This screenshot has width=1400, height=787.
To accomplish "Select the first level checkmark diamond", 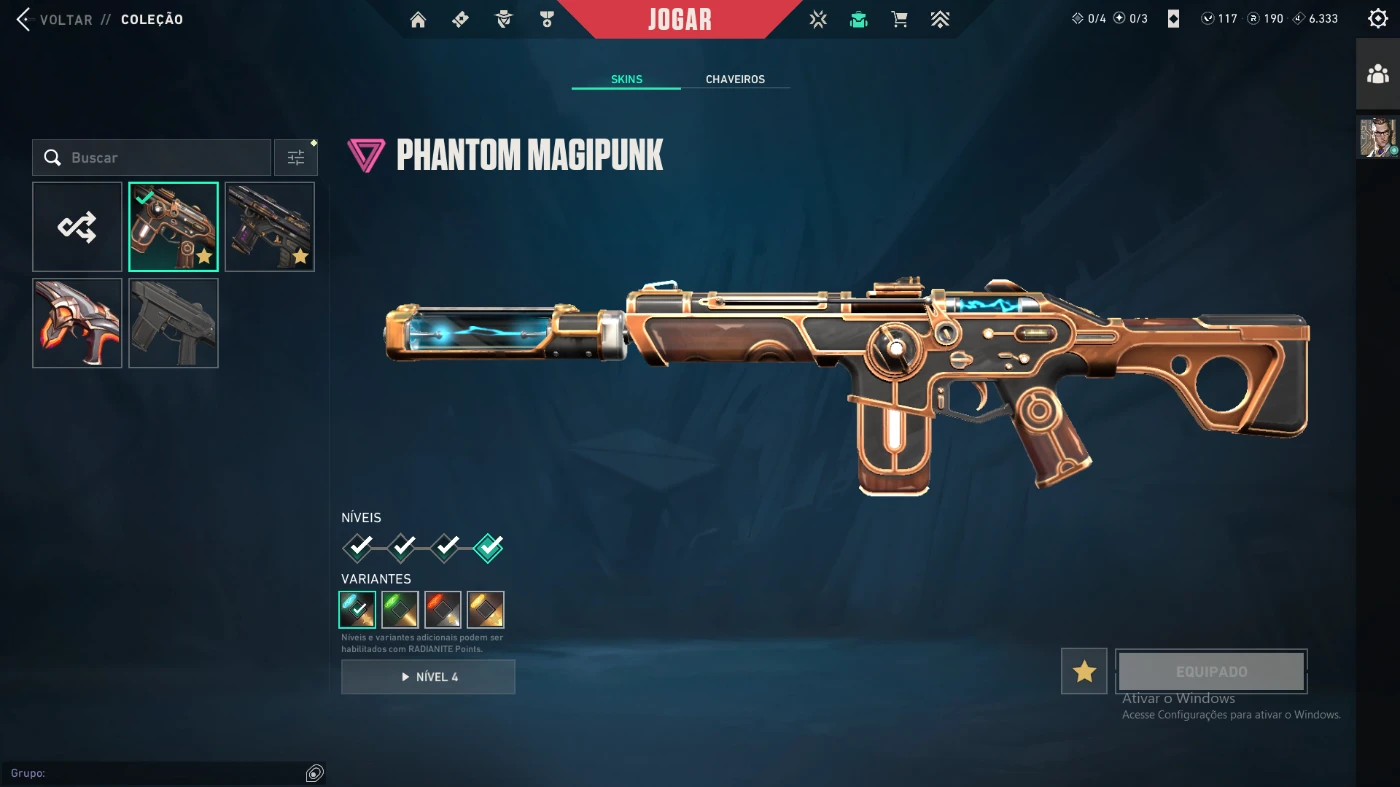I will pos(358,547).
